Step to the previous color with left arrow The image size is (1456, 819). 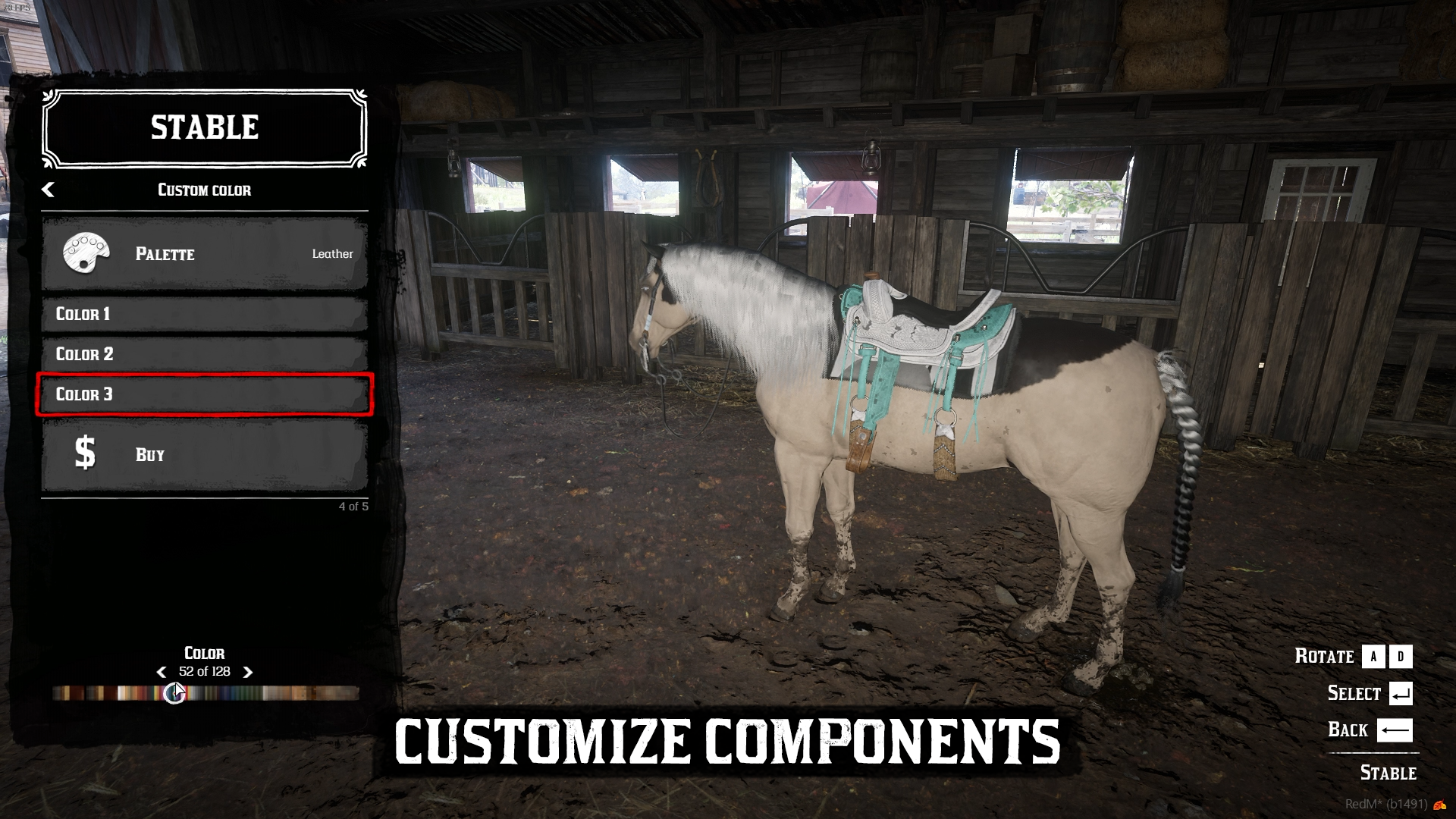pos(160,671)
